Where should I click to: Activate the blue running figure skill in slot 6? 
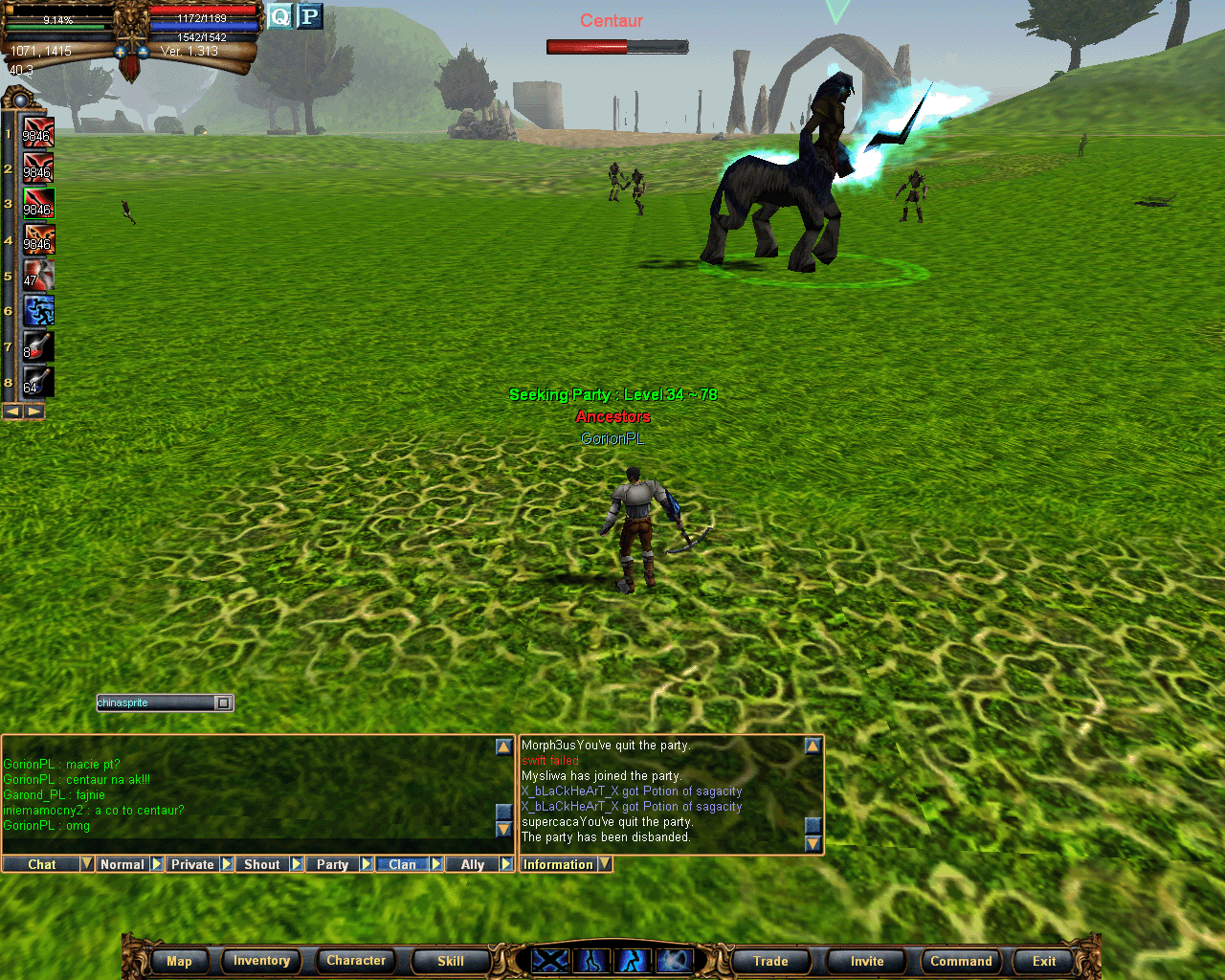point(38,310)
